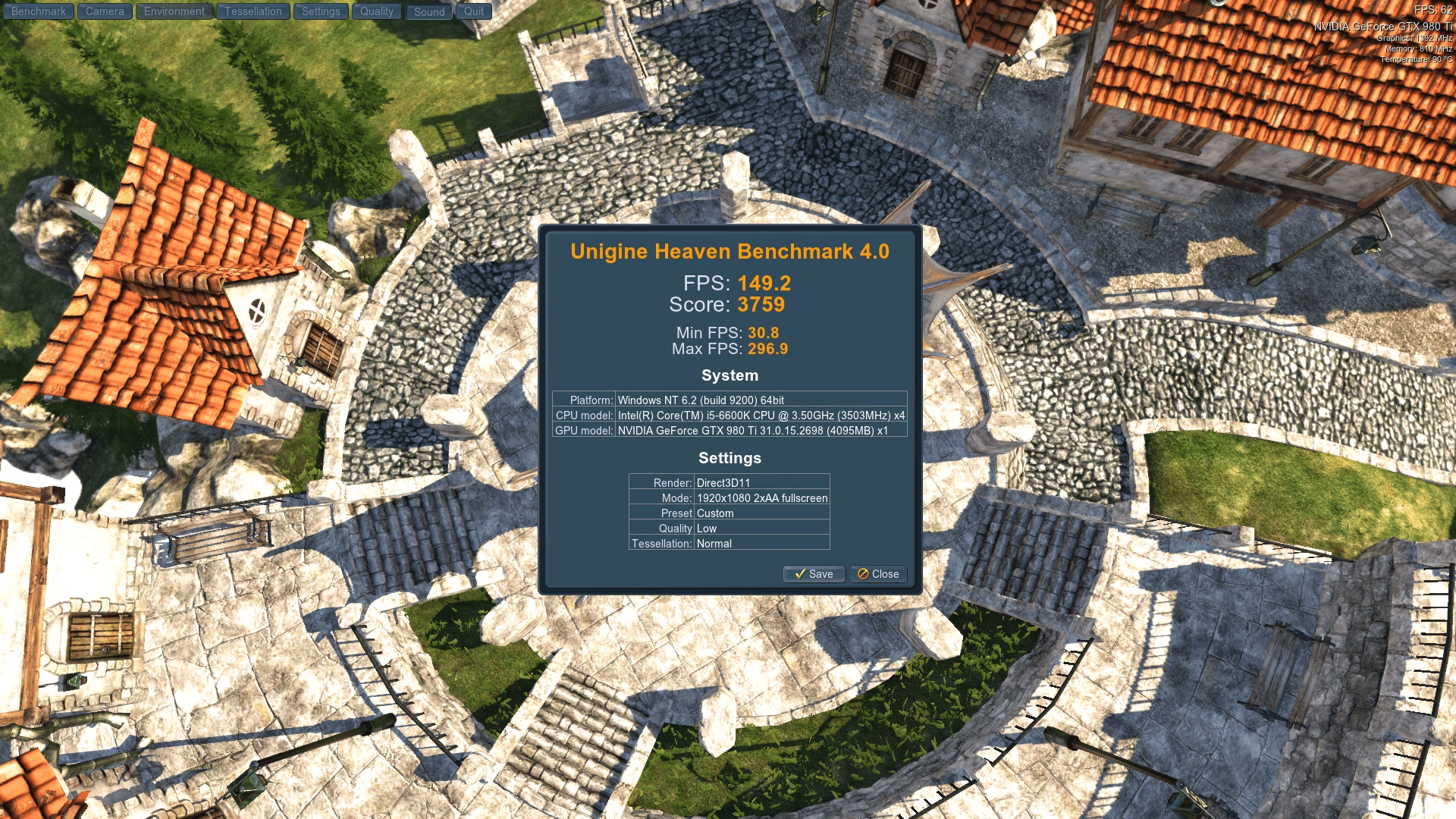Open the Benchmark menu button
Image resolution: width=1456 pixels, height=819 pixels.
[x=39, y=11]
